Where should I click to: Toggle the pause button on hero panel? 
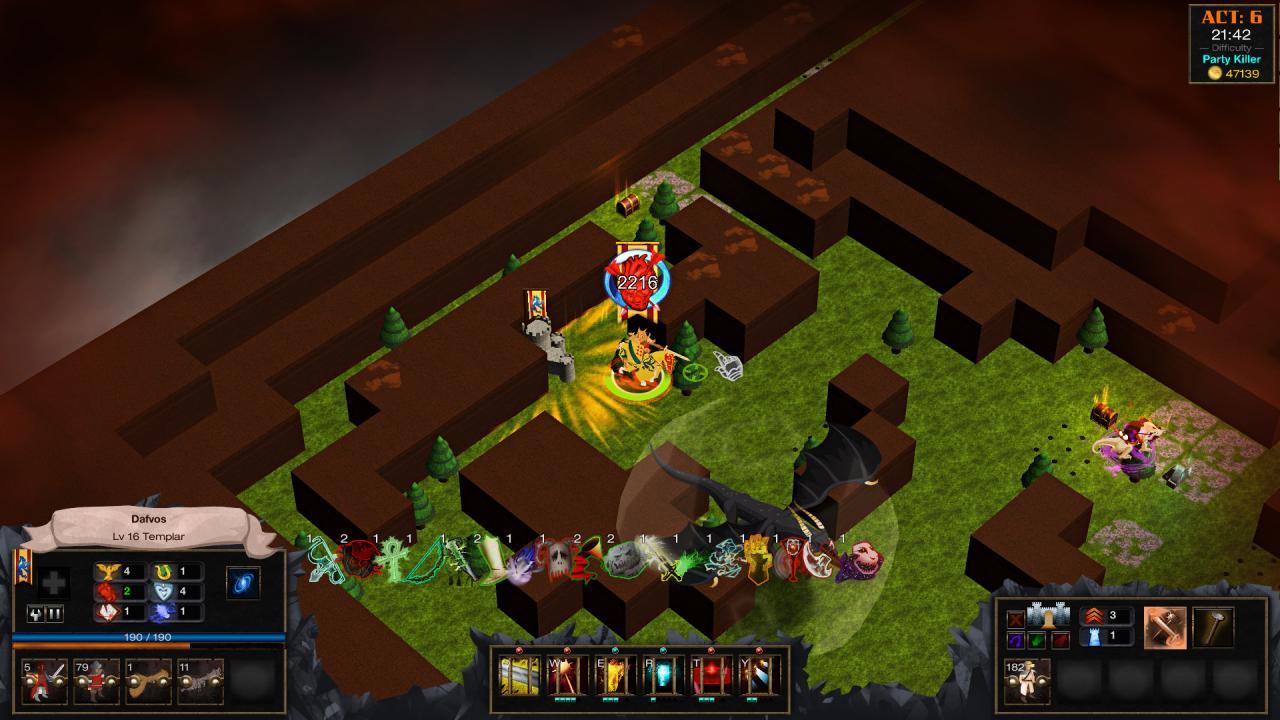click(55, 614)
